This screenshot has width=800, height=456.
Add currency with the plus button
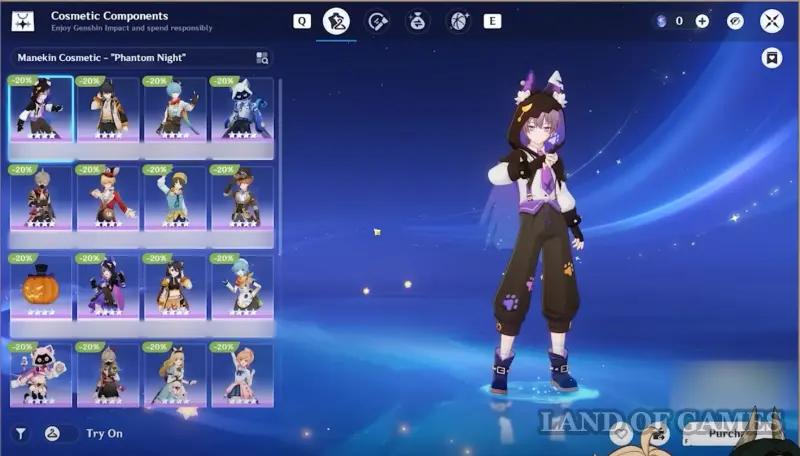[702, 21]
